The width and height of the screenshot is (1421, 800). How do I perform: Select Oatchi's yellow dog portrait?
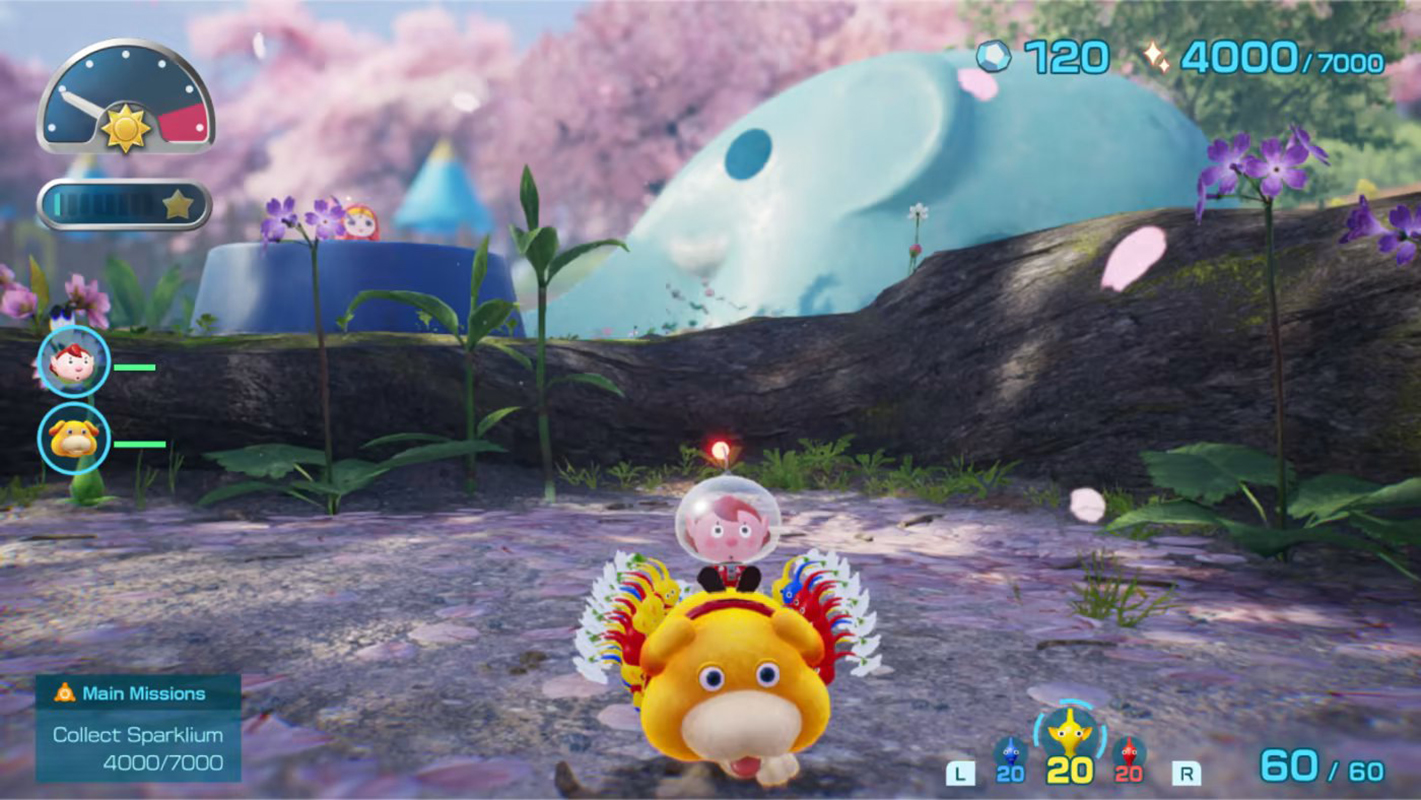(x=72, y=438)
